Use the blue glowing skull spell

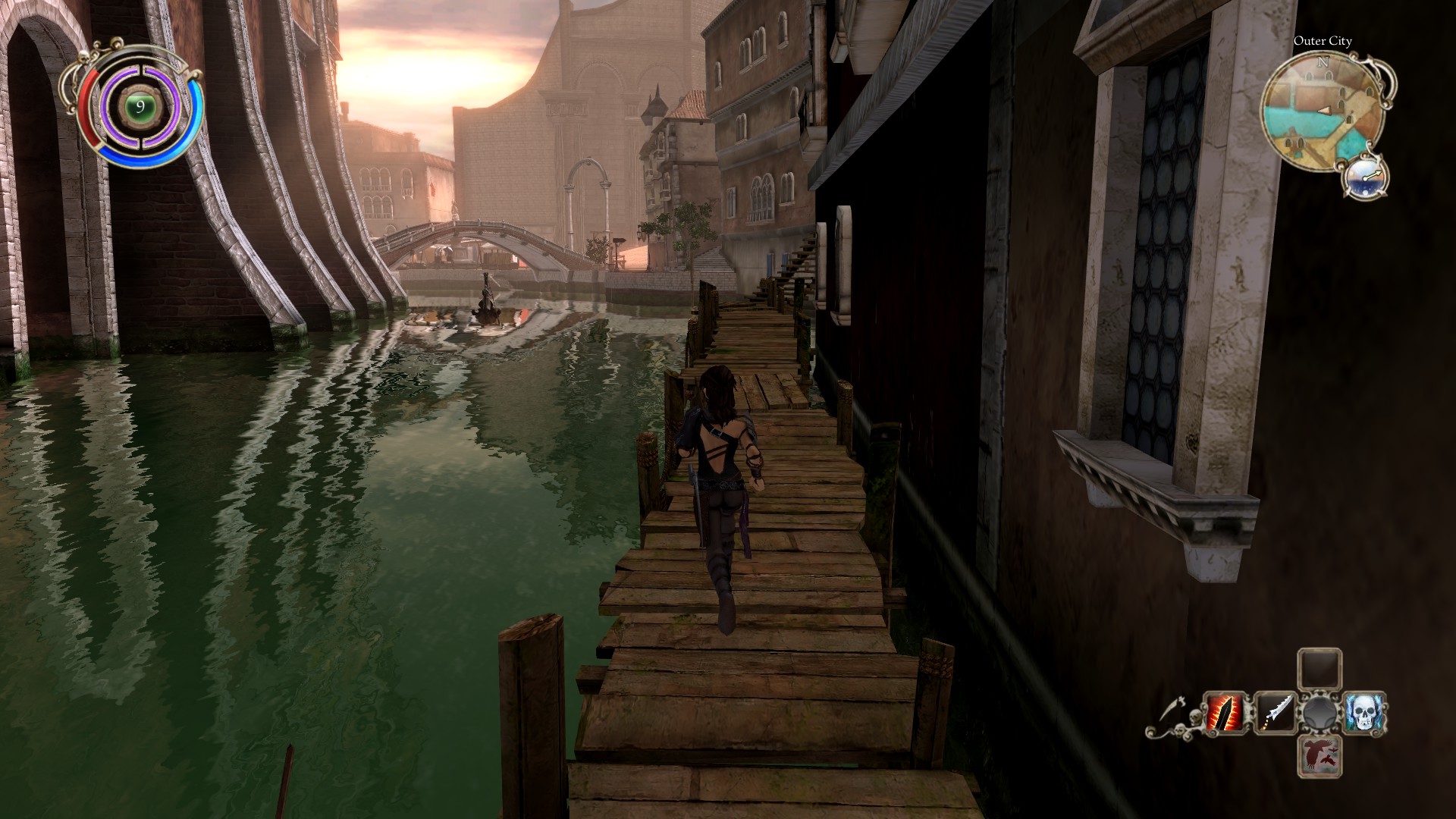tap(1365, 714)
